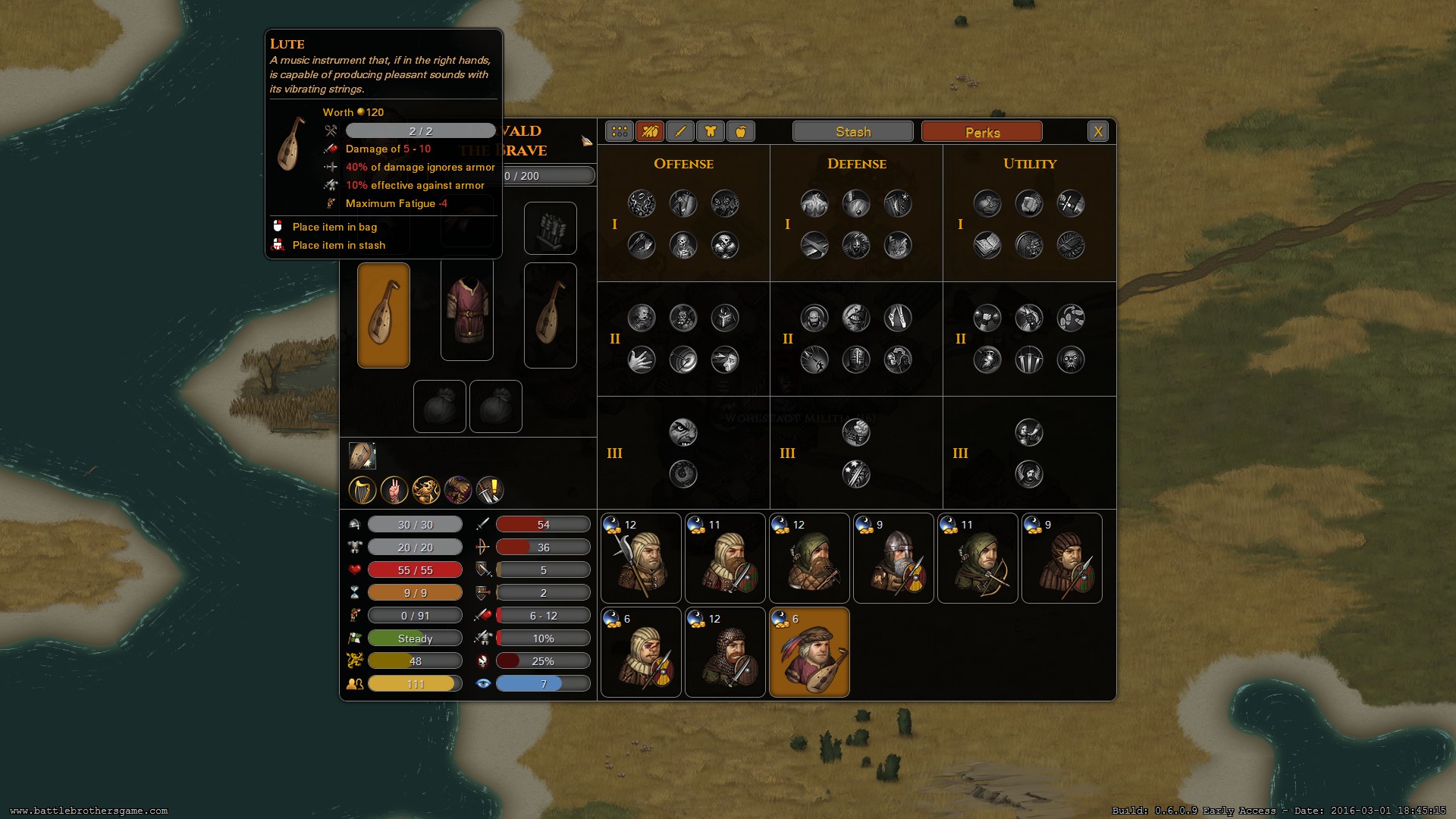1456x819 pixels.
Task: Open the Perks tab
Action: pyautogui.click(x=981, y=132)
